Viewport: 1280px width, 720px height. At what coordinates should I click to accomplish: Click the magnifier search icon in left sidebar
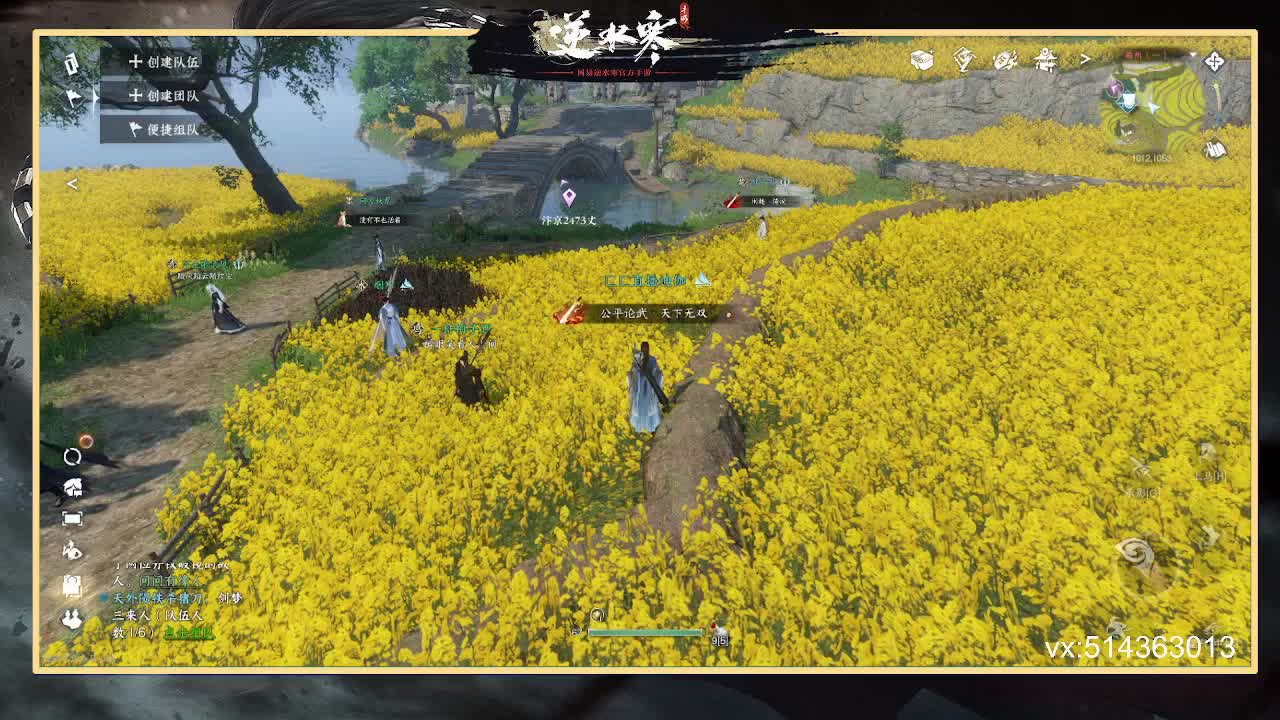point(71,456)
